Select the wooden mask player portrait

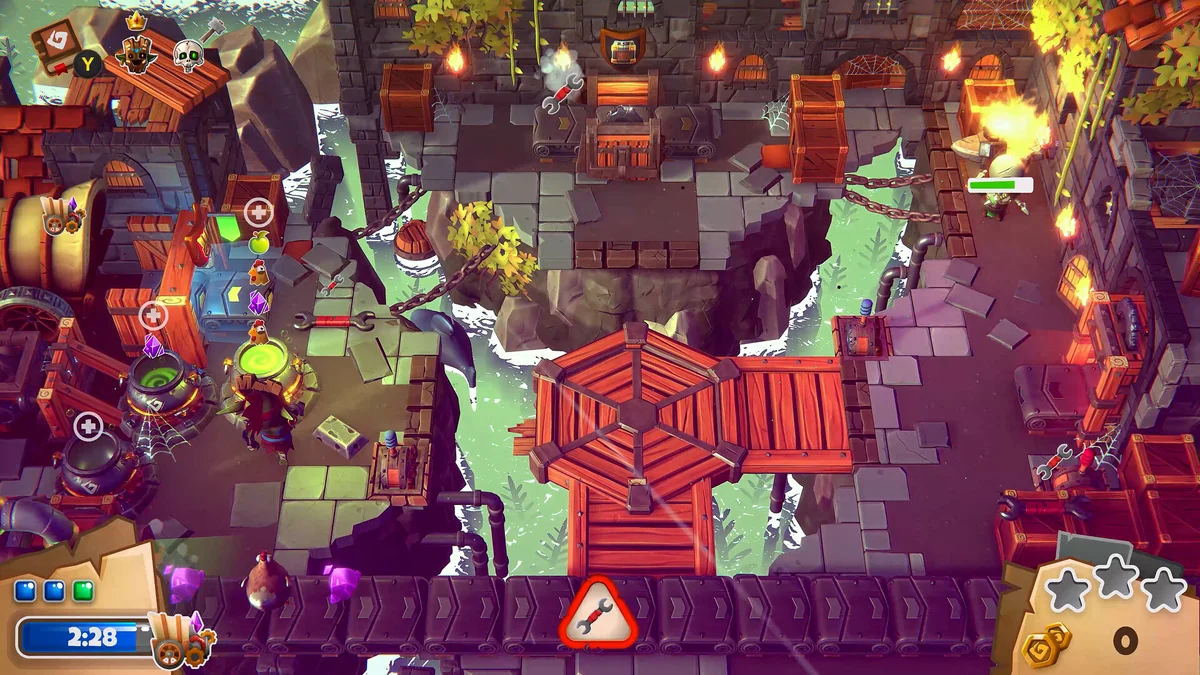click(x=136, y=55)
